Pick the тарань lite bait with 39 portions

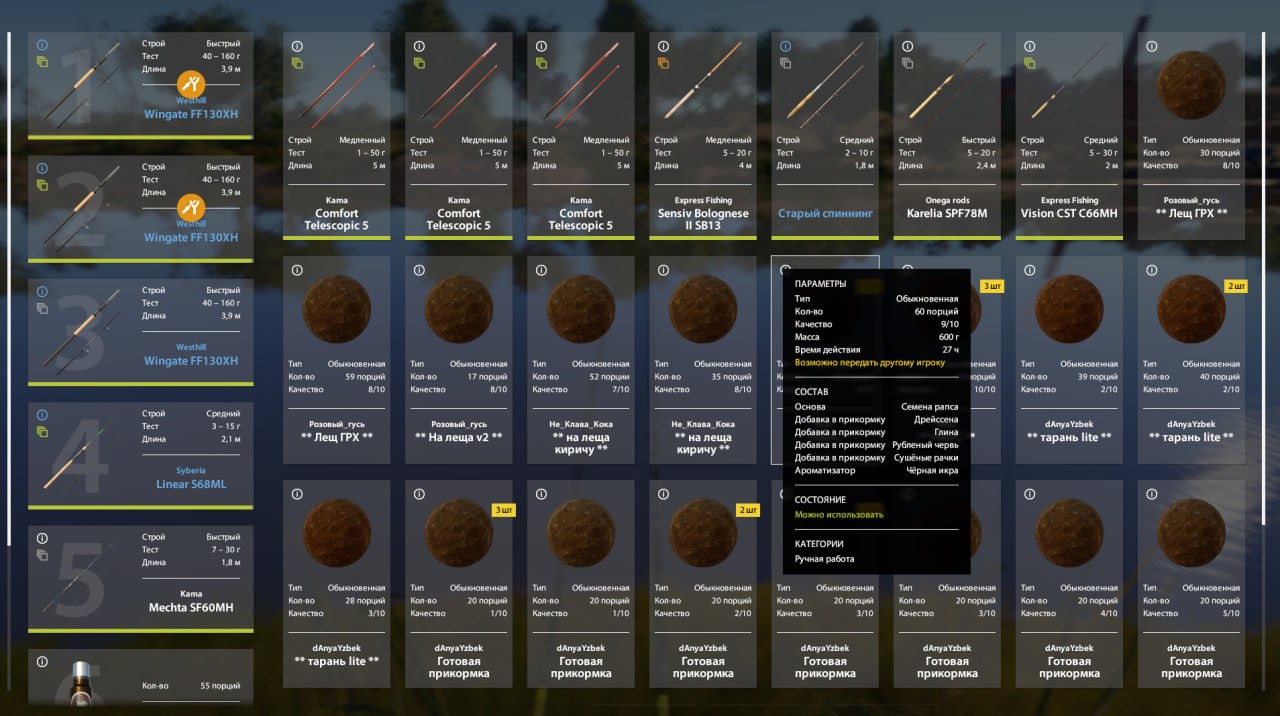pos(1069,359)
